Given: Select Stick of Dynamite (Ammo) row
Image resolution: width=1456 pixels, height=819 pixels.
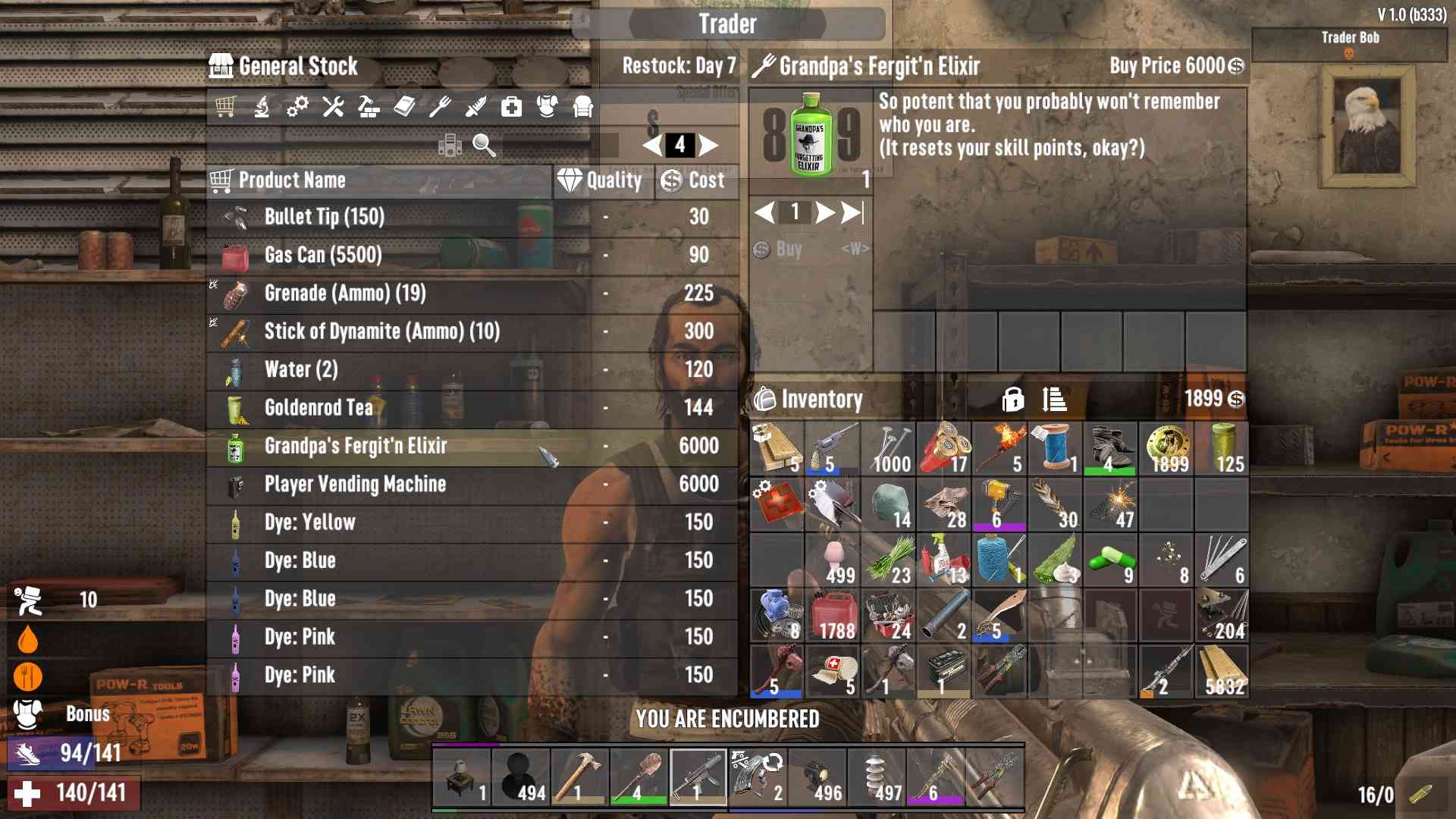Looking at the screenshot, I should pos(470,331).
